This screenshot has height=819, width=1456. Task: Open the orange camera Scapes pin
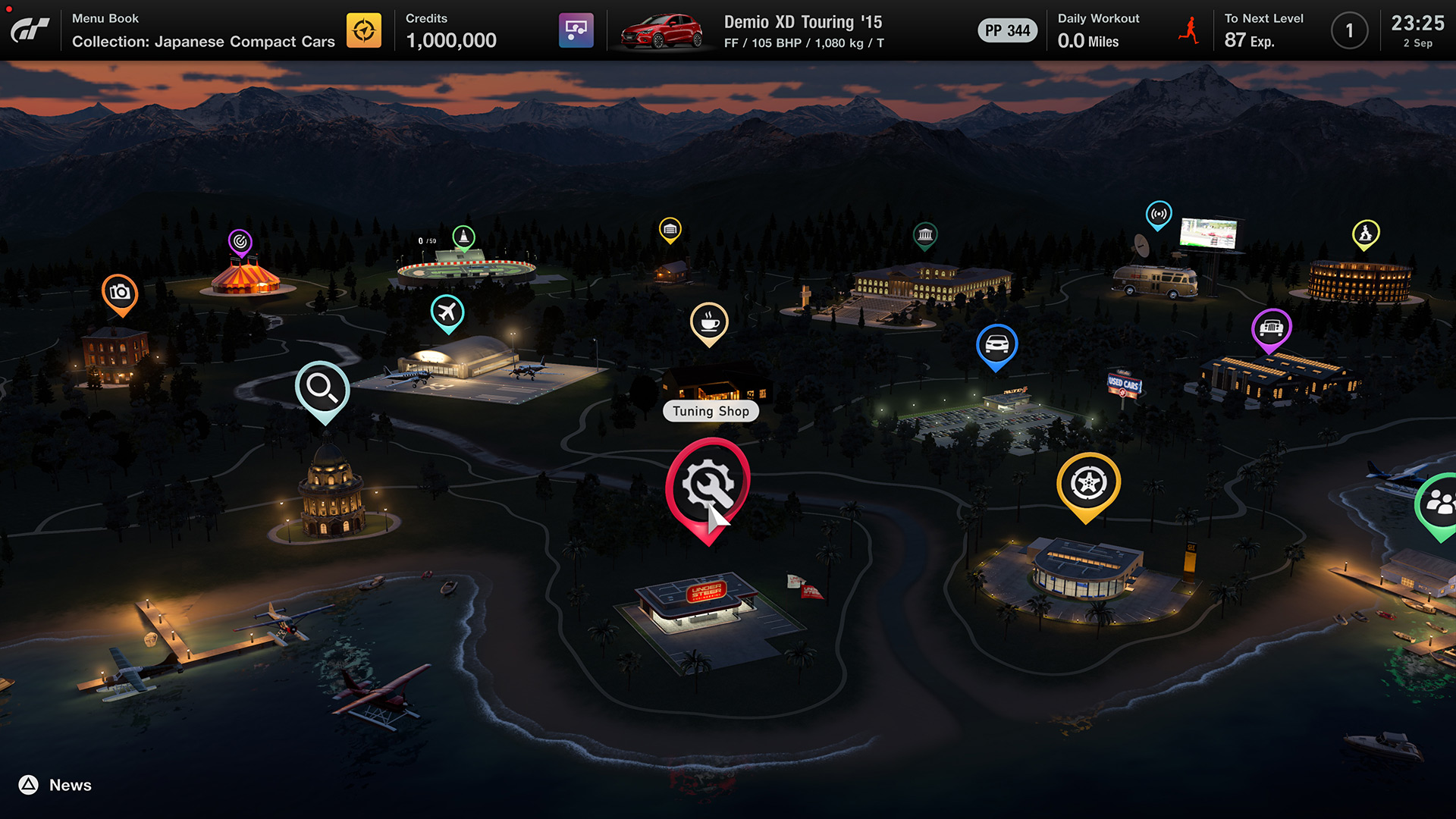120,293
